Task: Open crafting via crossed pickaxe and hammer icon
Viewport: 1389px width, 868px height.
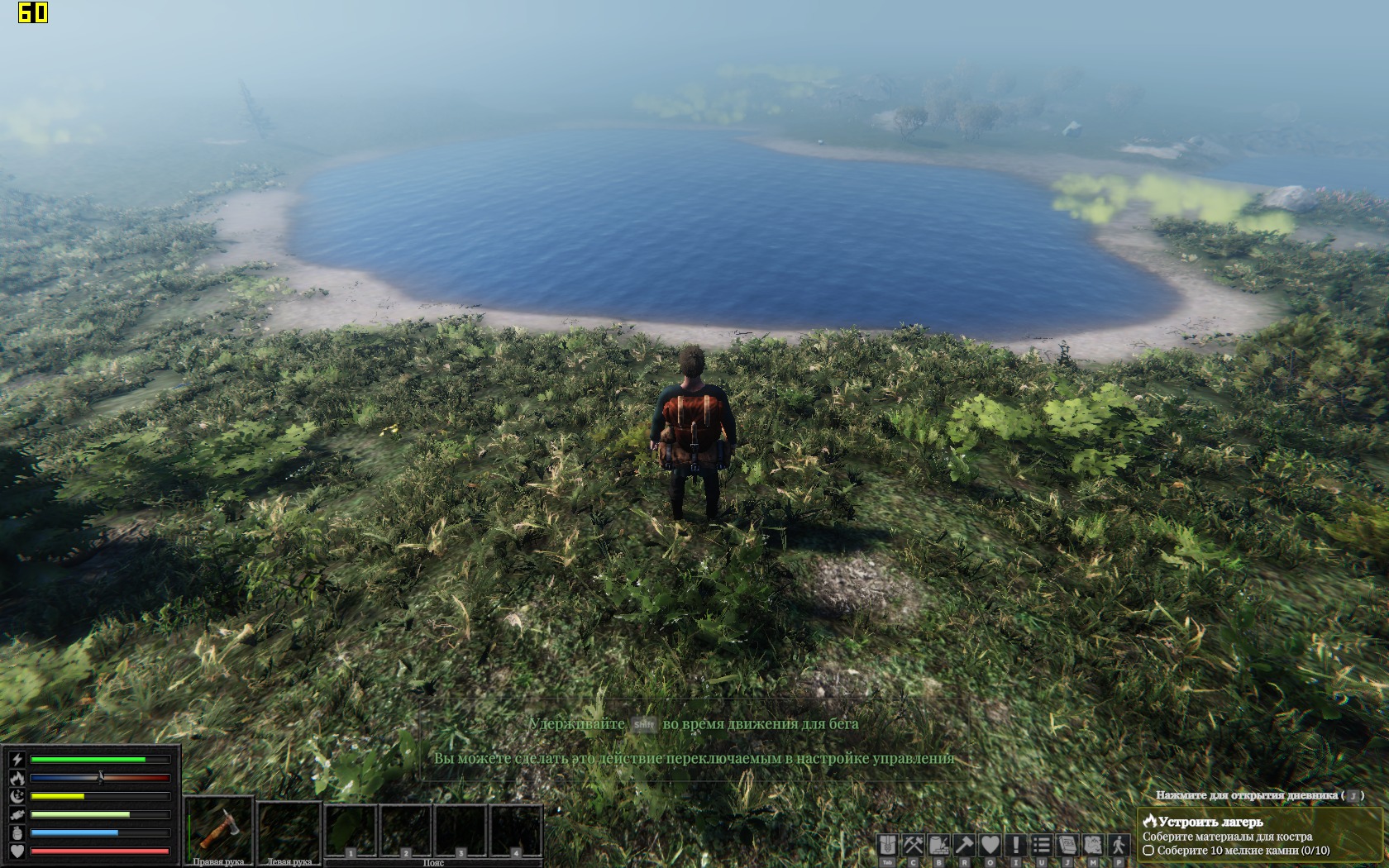Action: coord(914,845)
